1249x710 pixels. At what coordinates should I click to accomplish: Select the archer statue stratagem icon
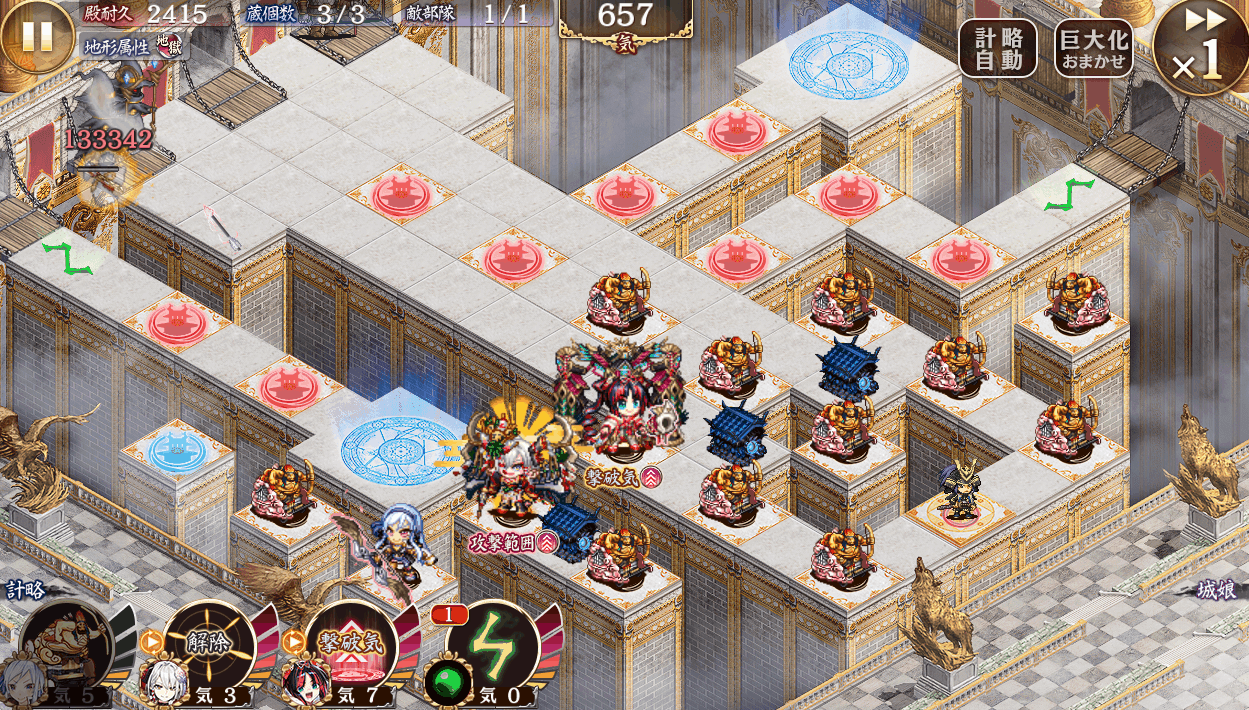(x=67, y=645)
